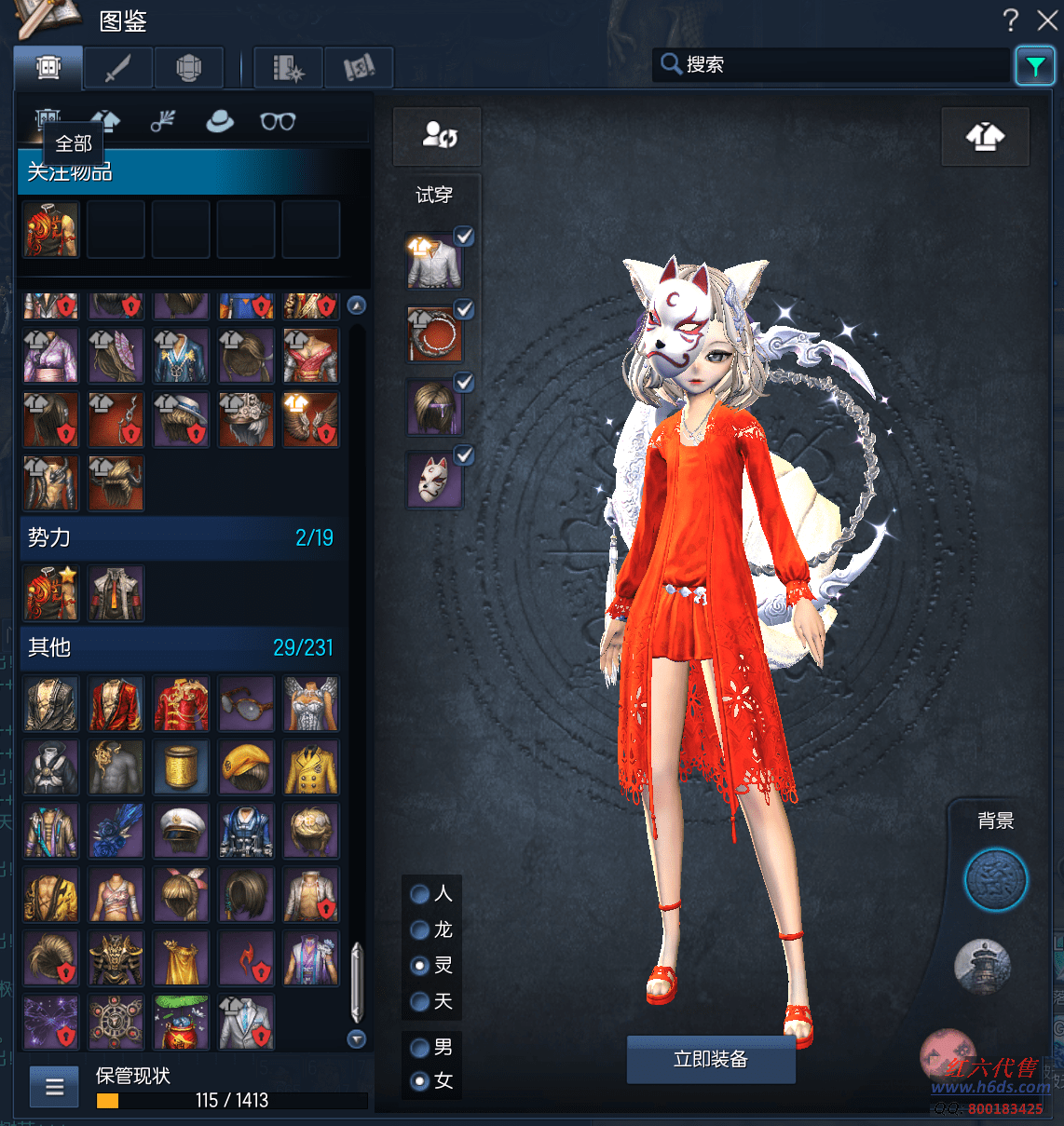Switch to the sword weapon tab
Viewport: 1064px width, 1126px height.
(x=119, y=68)
